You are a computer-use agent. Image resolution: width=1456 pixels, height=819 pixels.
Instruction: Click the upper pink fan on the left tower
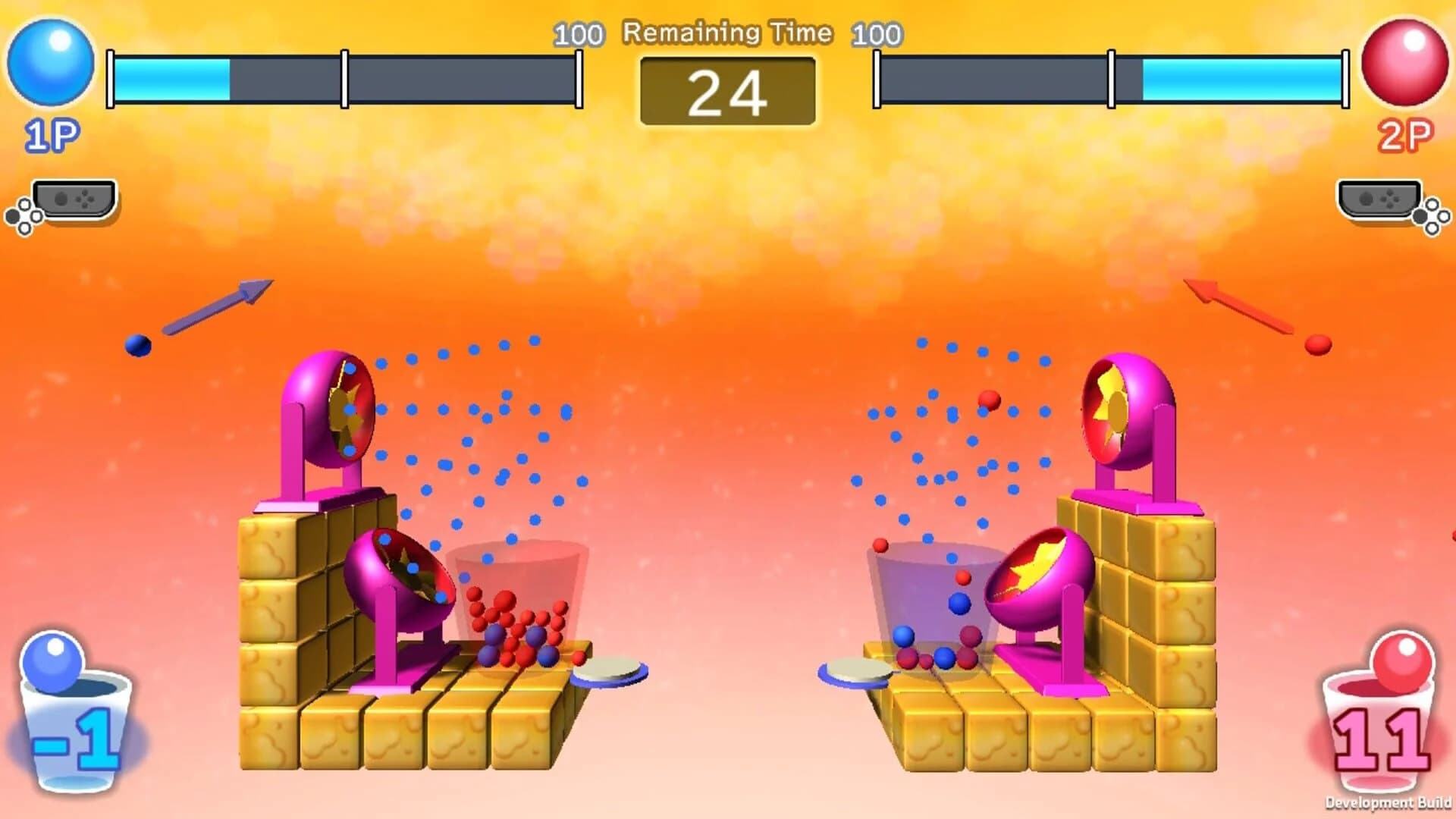[326, 409]
